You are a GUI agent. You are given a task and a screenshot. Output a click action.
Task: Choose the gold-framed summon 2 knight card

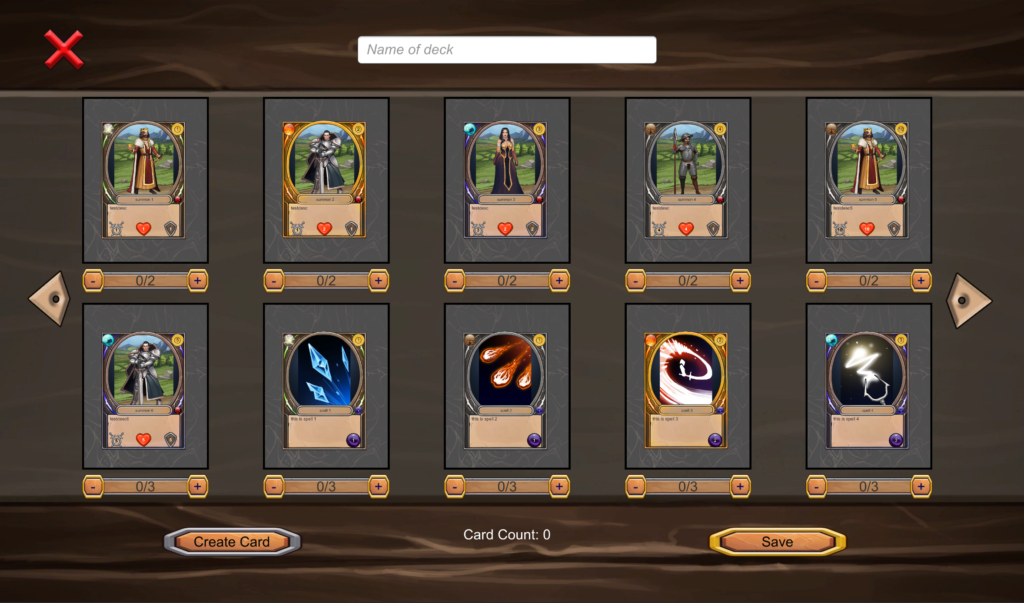pyautogui.click(x=326, y=180)
